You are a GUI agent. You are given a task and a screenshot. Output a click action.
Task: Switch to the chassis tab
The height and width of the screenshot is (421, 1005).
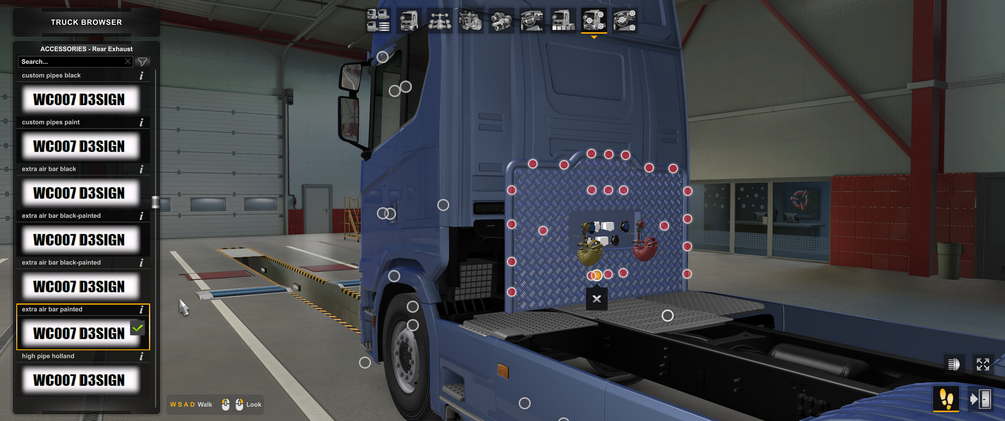pyautogui.click(x=440, y=20)
